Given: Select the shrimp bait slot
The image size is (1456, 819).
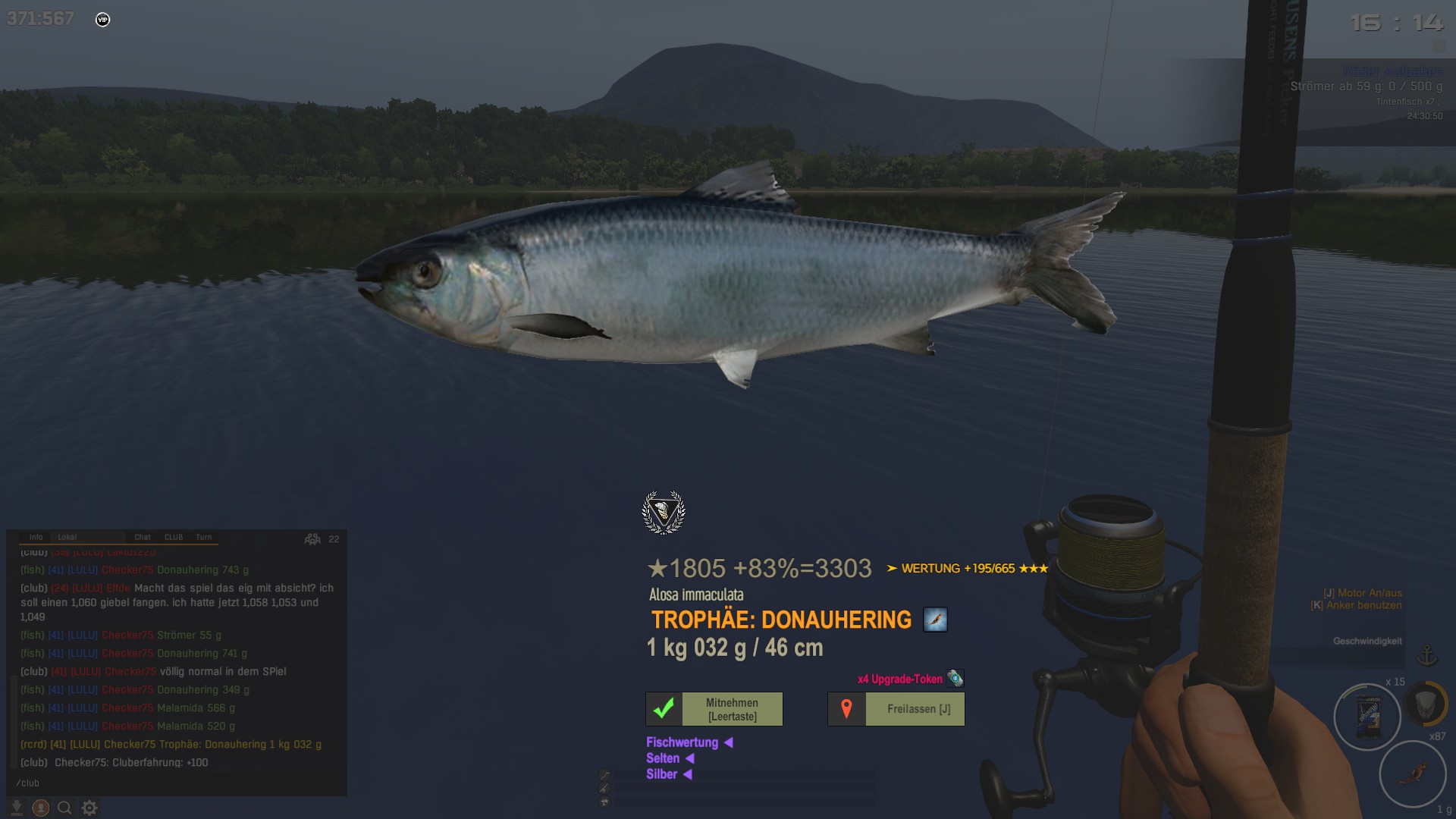Looking at the screenshot, I should click(x=1412, y=773).
